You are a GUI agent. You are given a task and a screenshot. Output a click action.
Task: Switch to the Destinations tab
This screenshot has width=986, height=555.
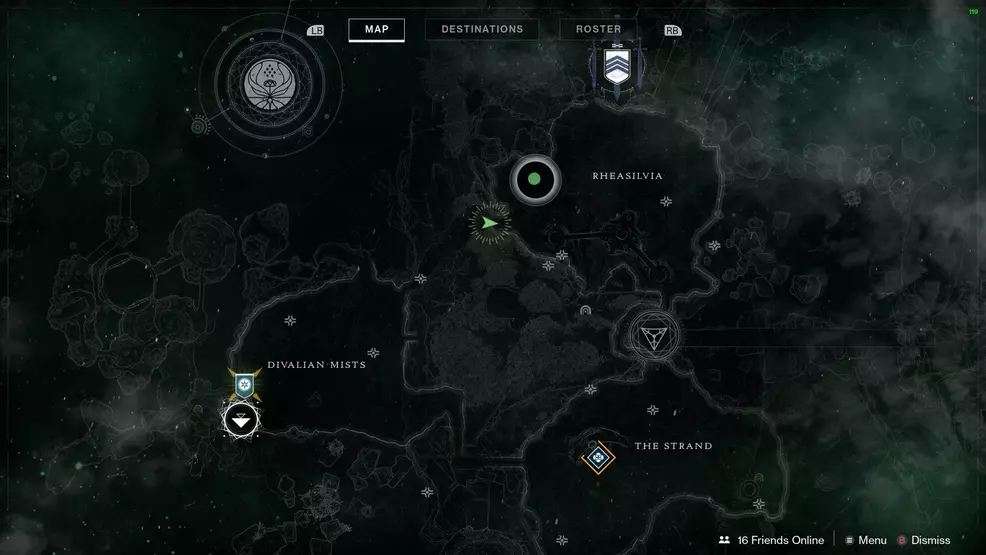tap(482, 29)
